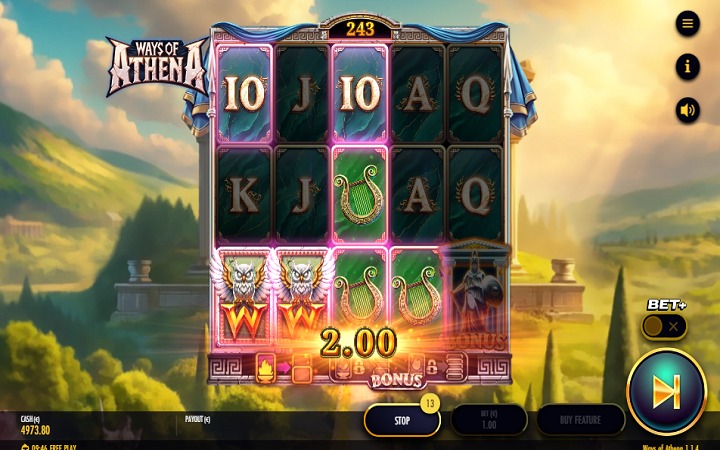
Task: Open the bet amount selector
Action: pyautogui.click(x=488, y=420)
